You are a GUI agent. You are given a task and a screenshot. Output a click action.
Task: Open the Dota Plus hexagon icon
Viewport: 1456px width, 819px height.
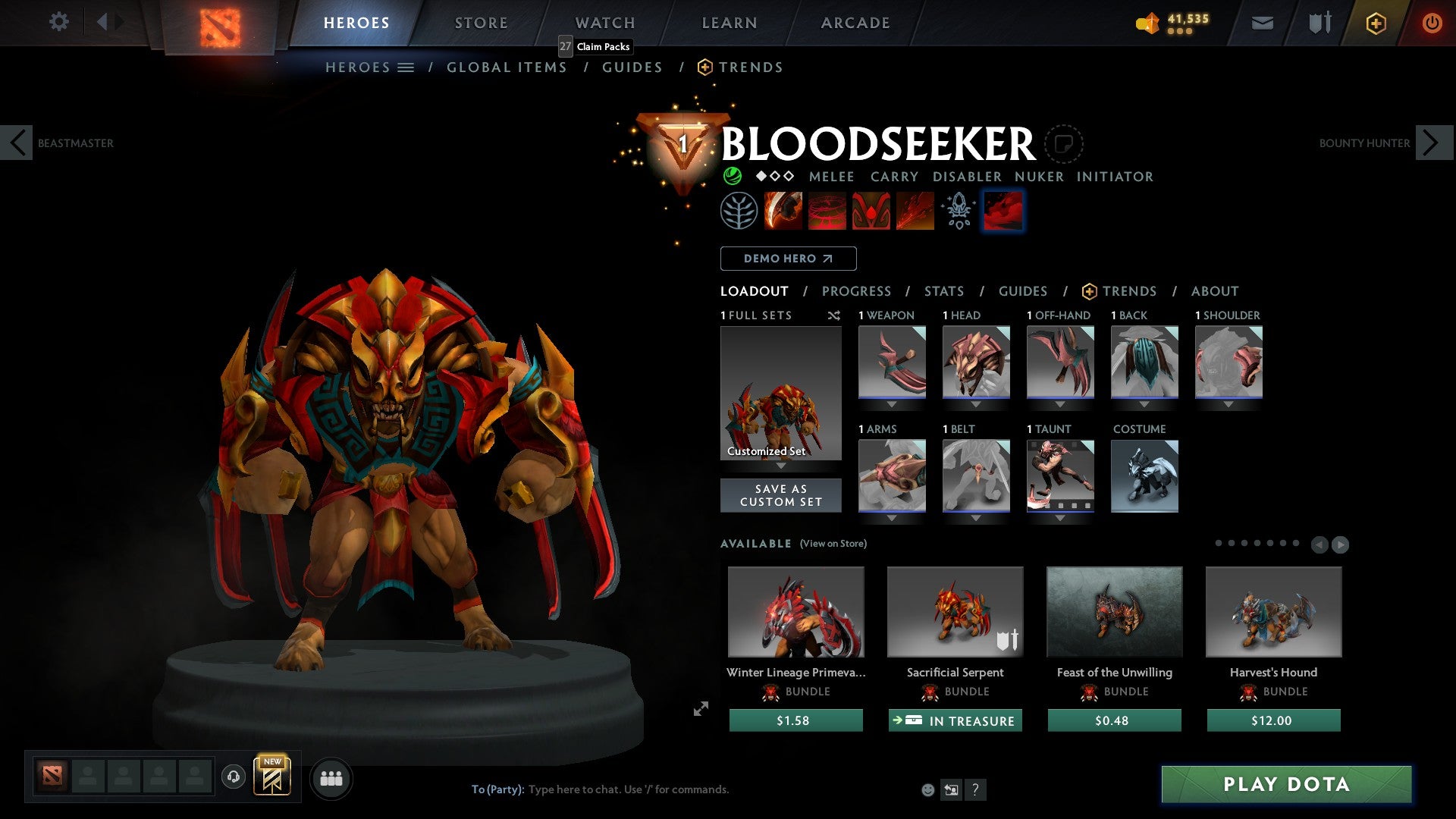point(1375,23)
